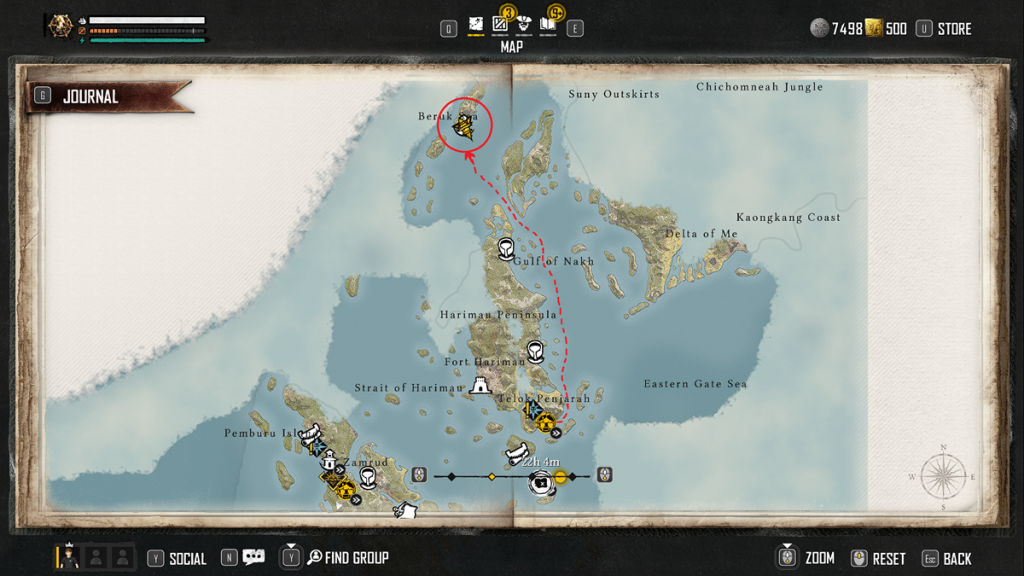Open the pirate captain tab
1024x576 pixels.
(523, 25)
